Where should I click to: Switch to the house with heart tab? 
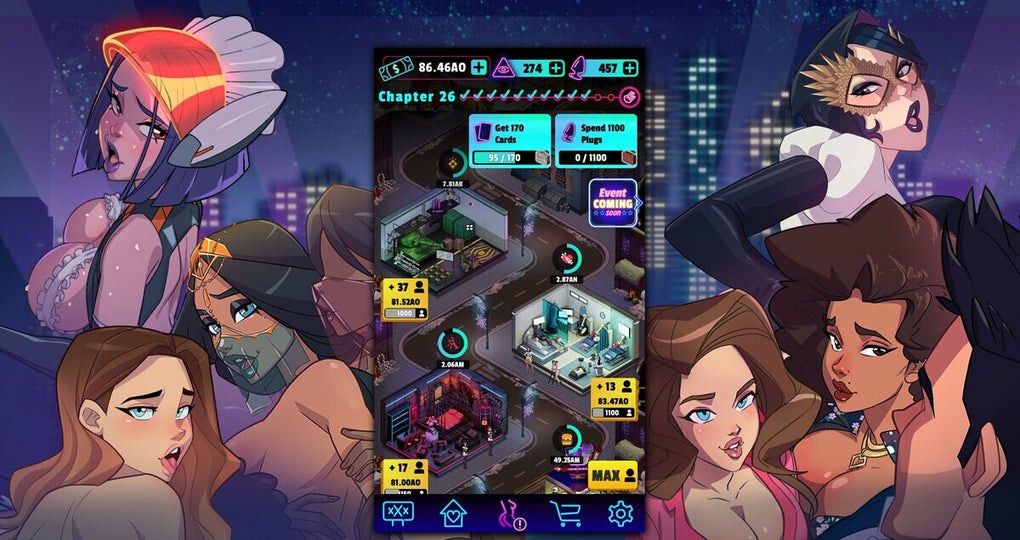(x=455, y=514)
